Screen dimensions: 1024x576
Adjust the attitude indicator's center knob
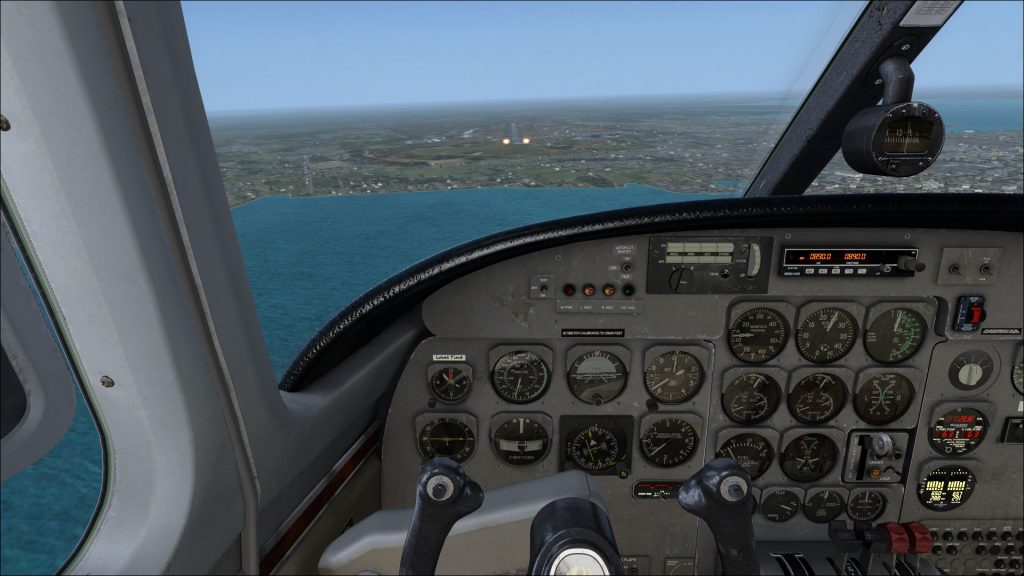coord(597,399)
